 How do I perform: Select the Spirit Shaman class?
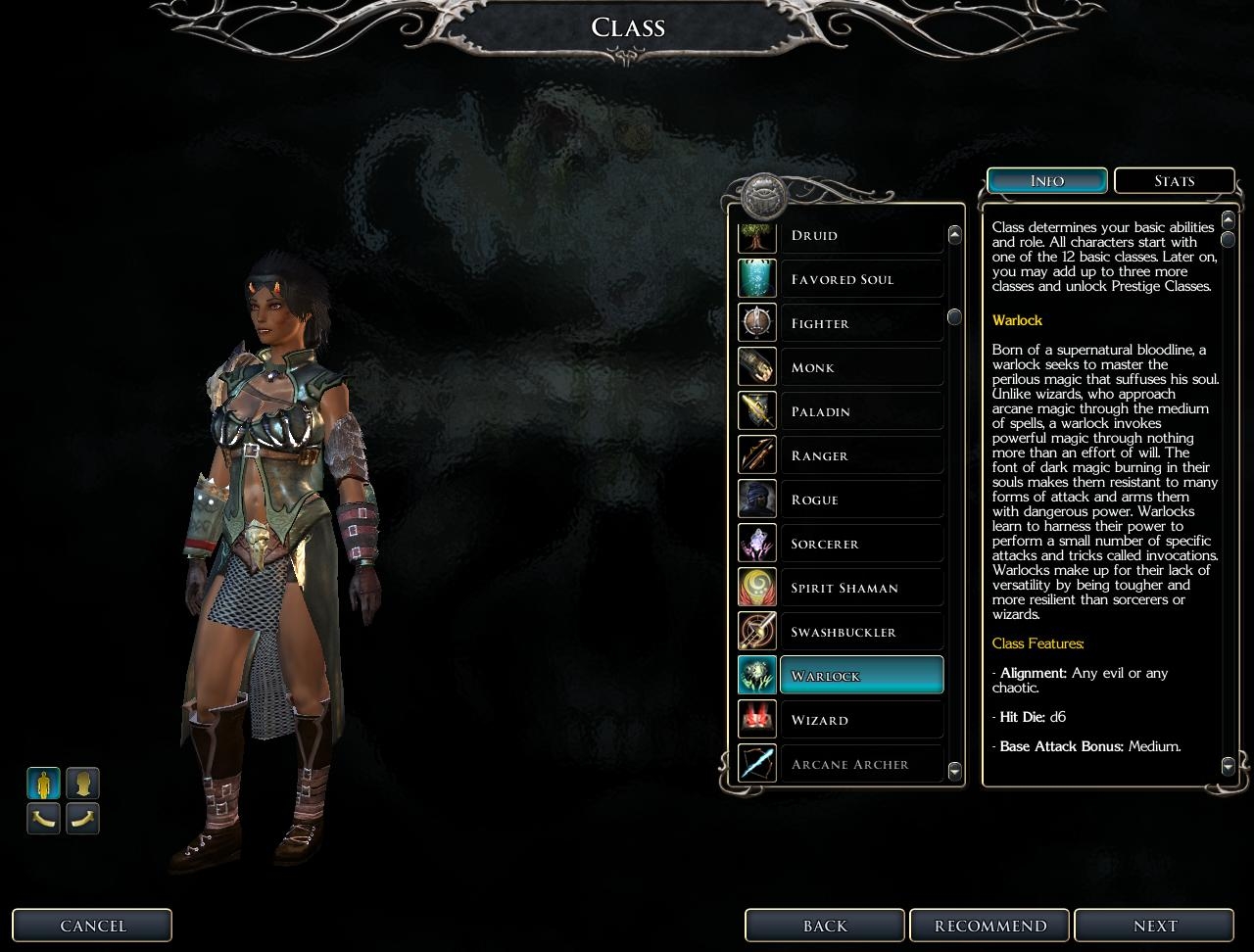point(860,589)
